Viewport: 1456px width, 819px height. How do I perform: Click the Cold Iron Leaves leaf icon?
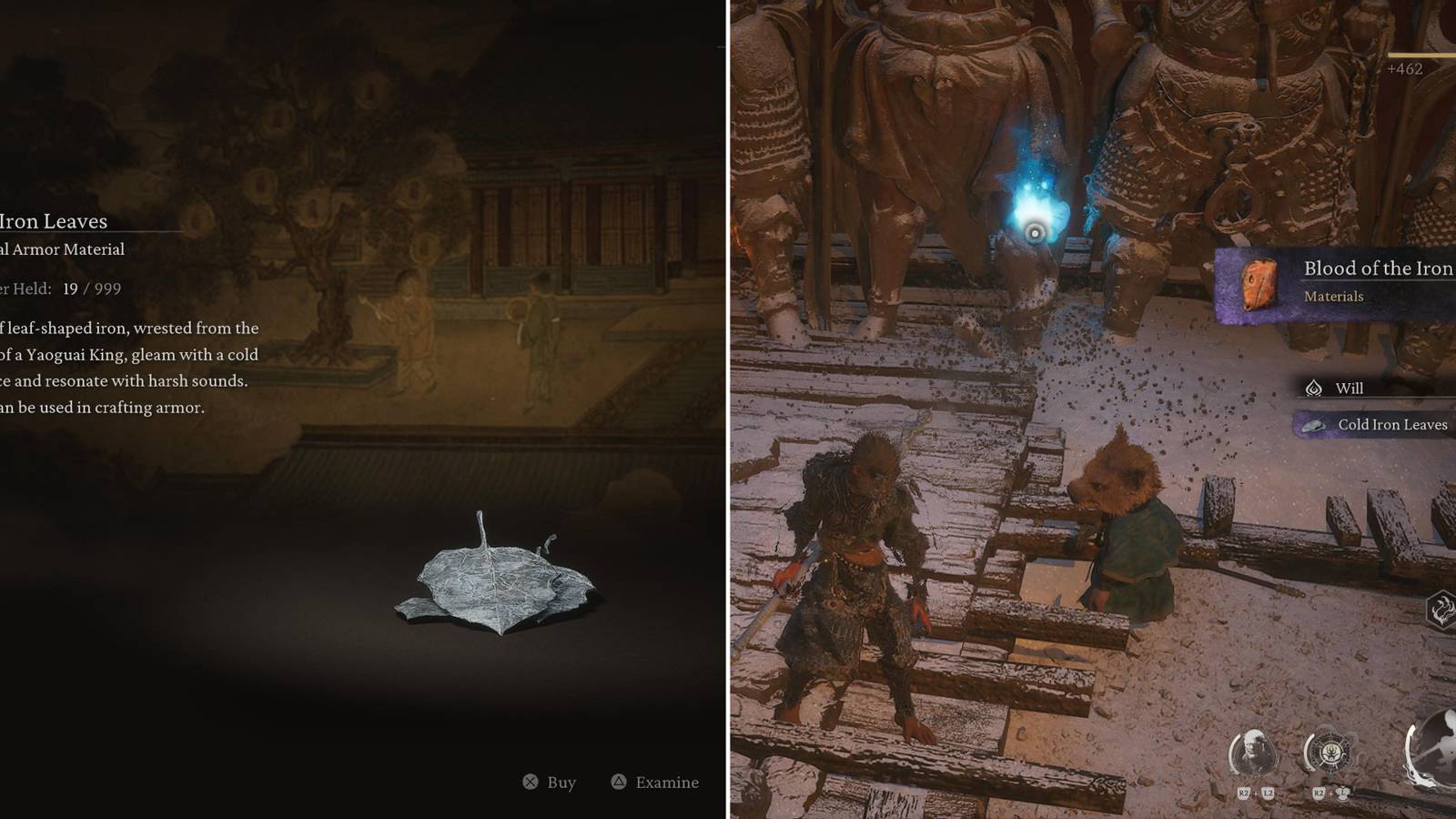click(1314, 426)
